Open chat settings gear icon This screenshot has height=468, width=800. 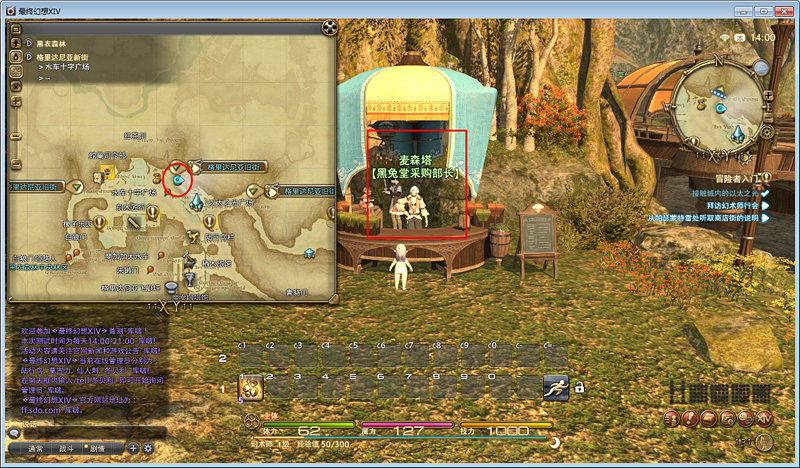click(148, 448)
